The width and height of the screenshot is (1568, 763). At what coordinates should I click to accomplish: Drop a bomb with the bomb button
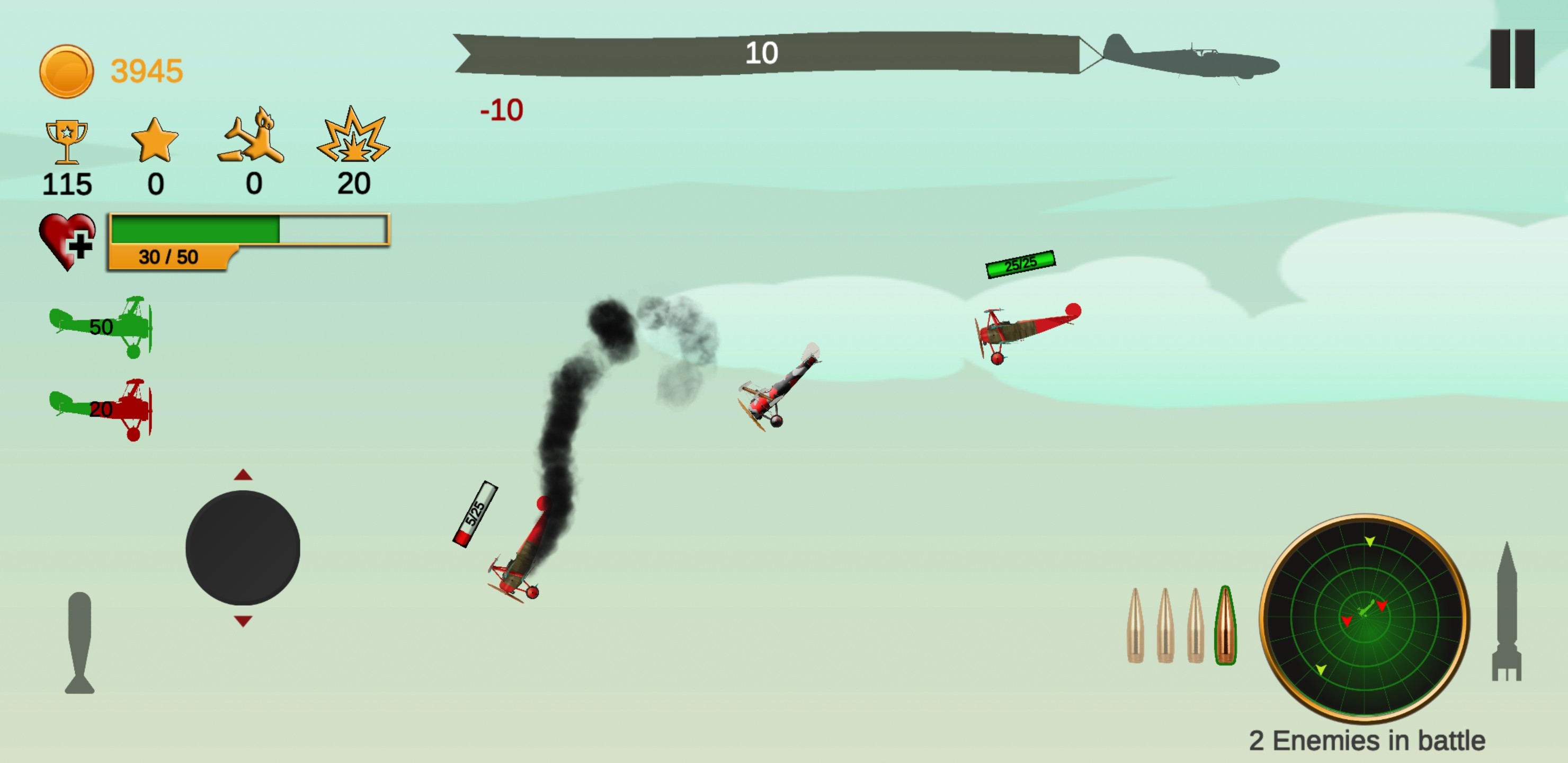pyautogui.click(x=80, y=642)
